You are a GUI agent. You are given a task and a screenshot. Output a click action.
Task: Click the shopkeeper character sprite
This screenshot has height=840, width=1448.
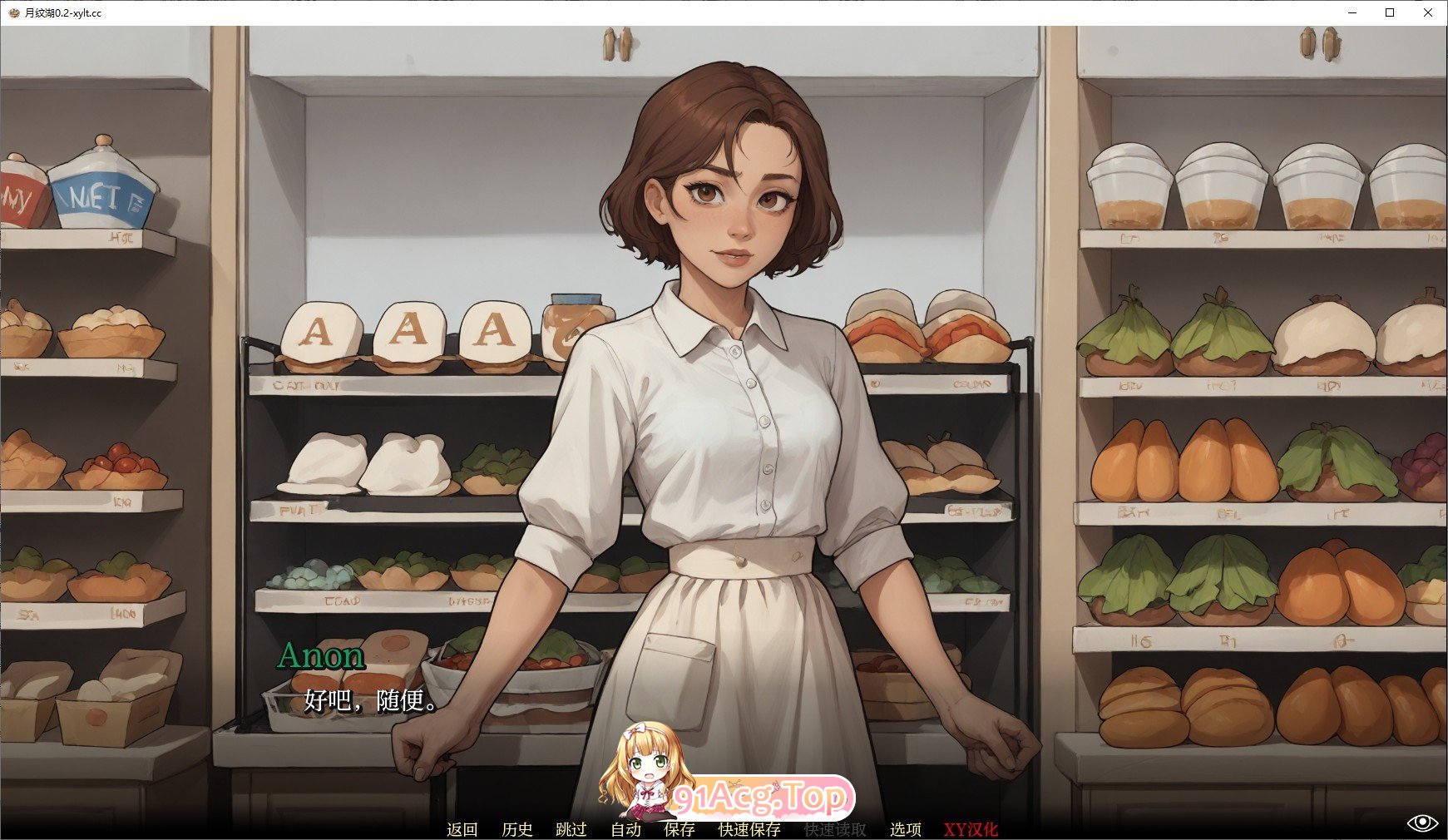click(x=732, y=416)
